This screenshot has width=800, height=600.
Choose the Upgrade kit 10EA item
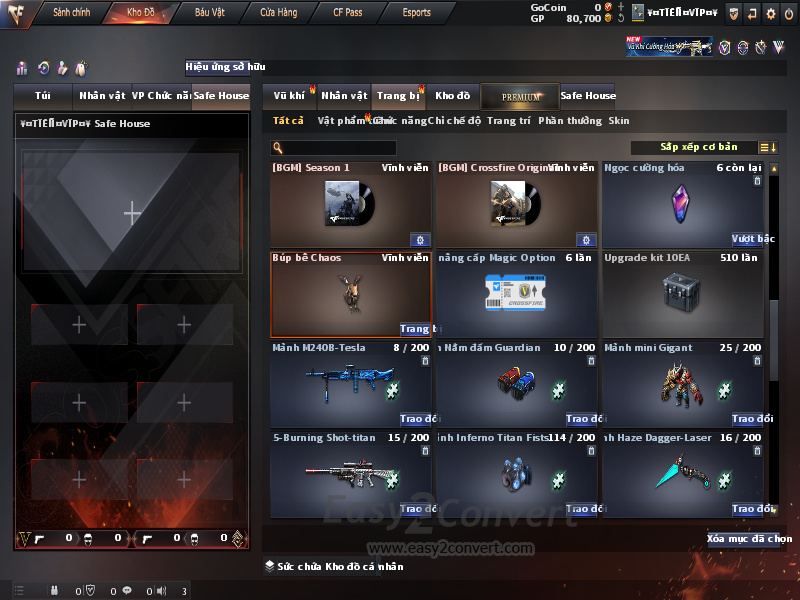coord(682,293)
